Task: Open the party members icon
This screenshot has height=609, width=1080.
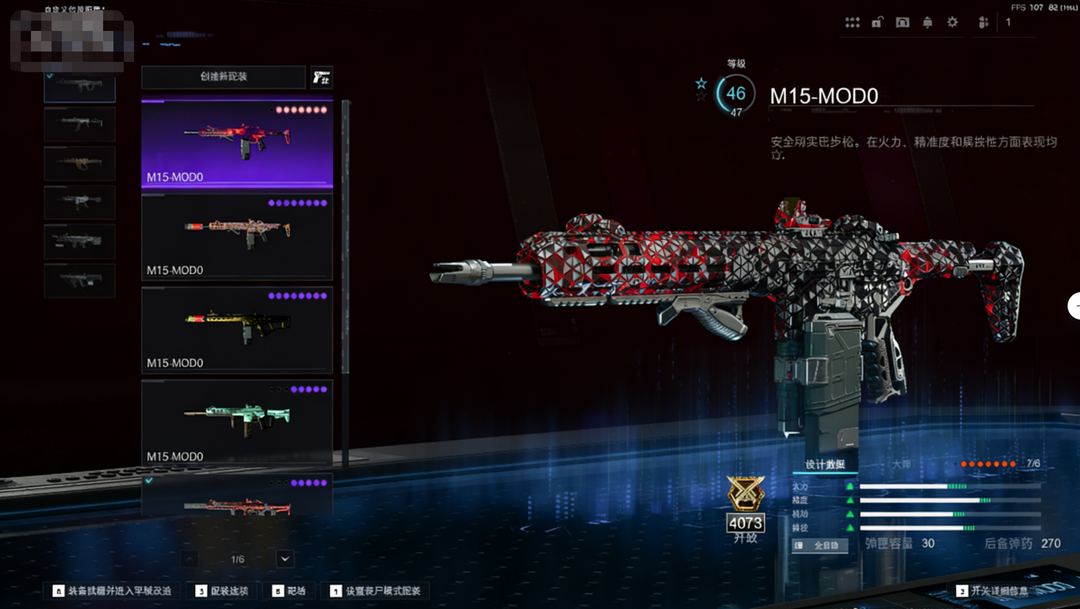Action: 983,22
